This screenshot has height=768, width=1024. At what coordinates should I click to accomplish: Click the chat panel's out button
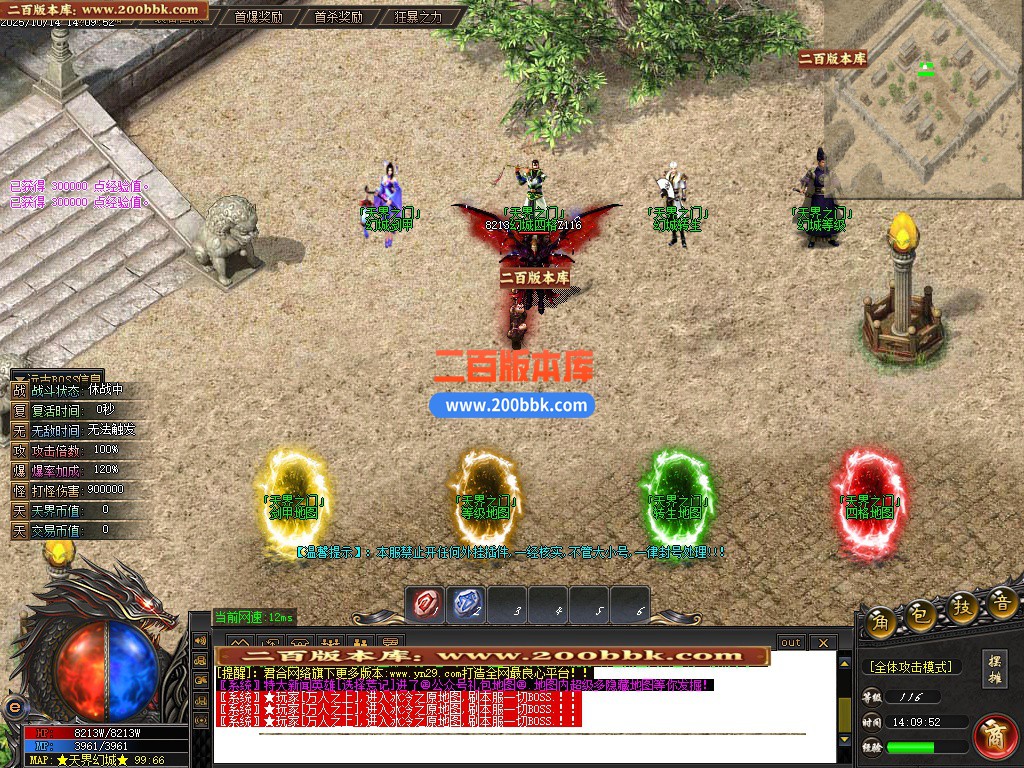coord(791,642)
